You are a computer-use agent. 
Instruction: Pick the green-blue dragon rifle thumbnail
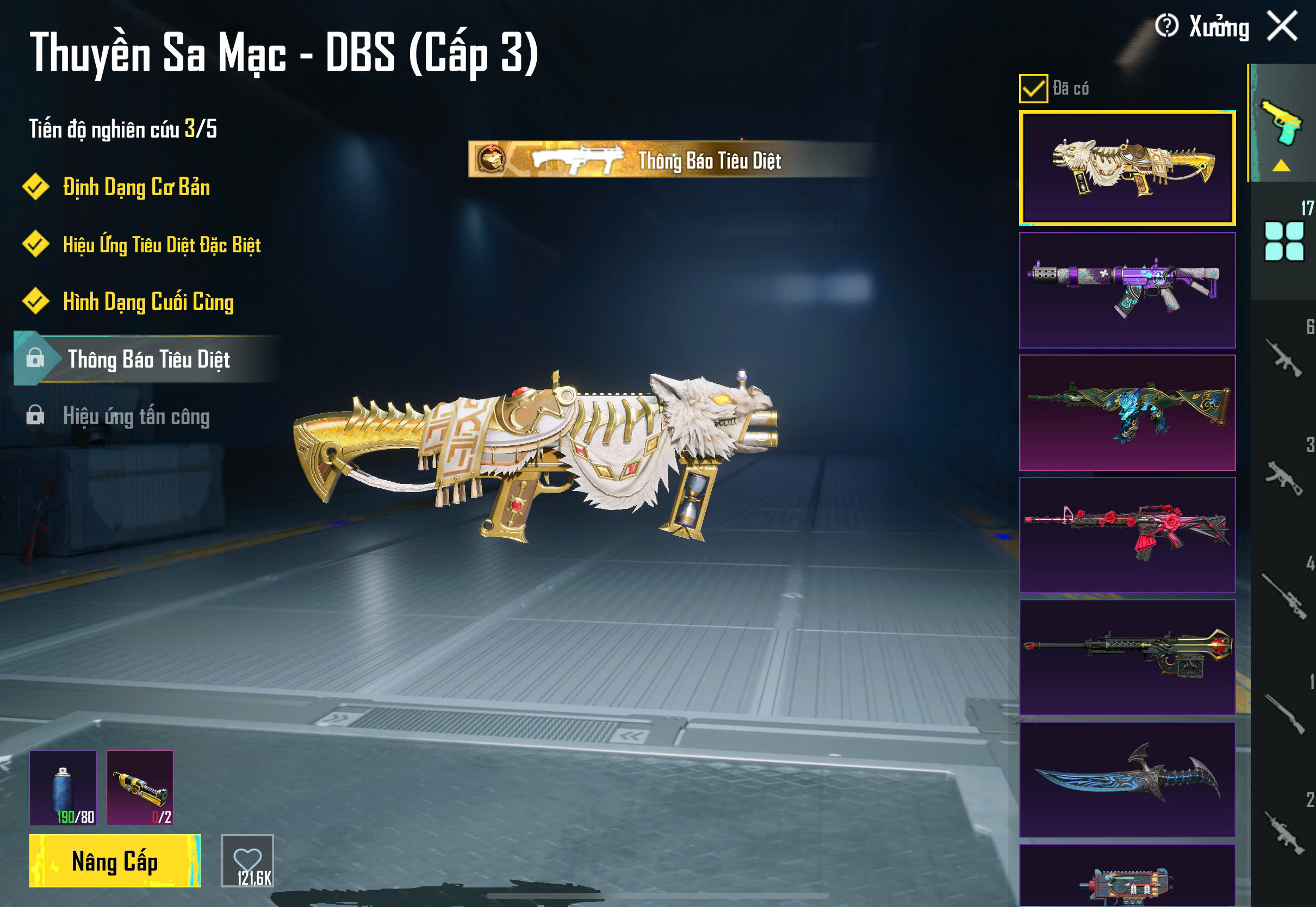coord(1127,413)
